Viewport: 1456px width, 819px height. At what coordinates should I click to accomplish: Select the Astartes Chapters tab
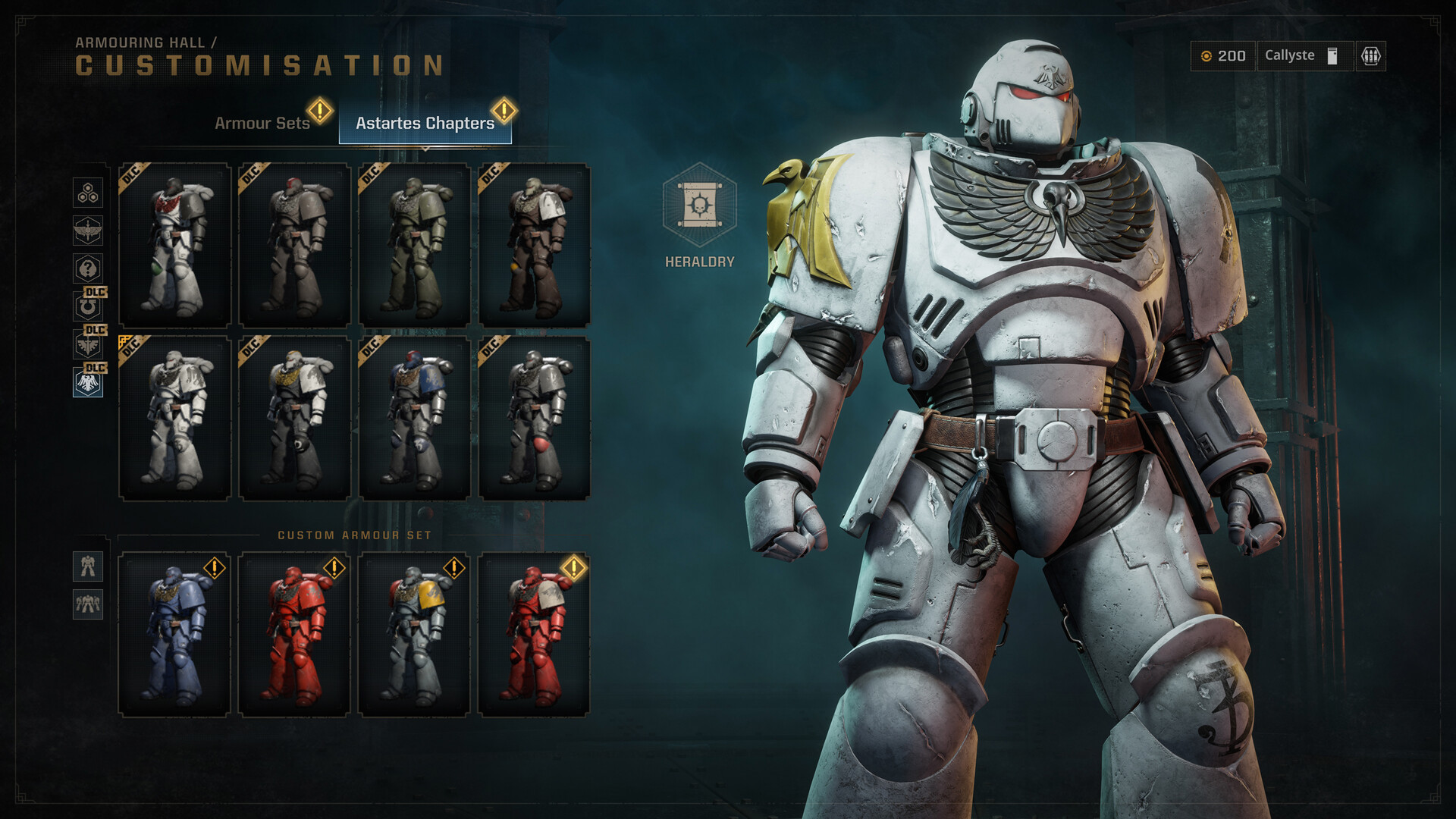425,123
